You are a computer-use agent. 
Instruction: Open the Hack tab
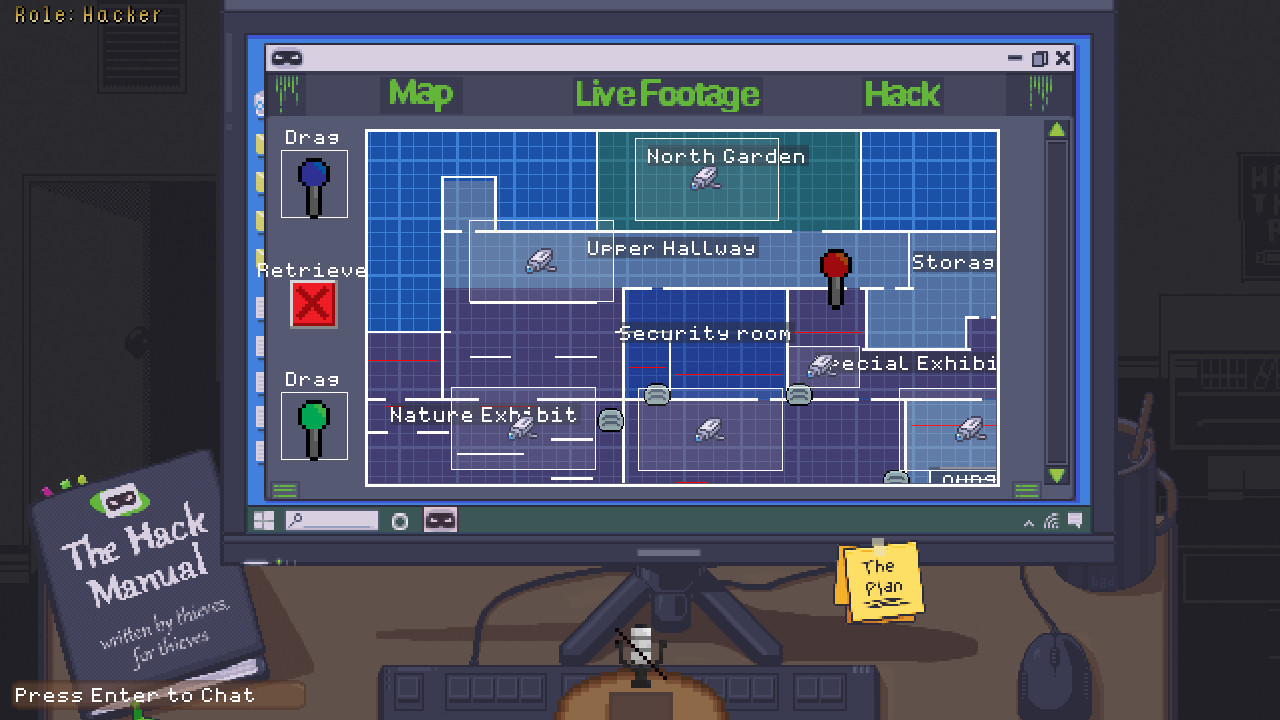(x=901, y=94)
